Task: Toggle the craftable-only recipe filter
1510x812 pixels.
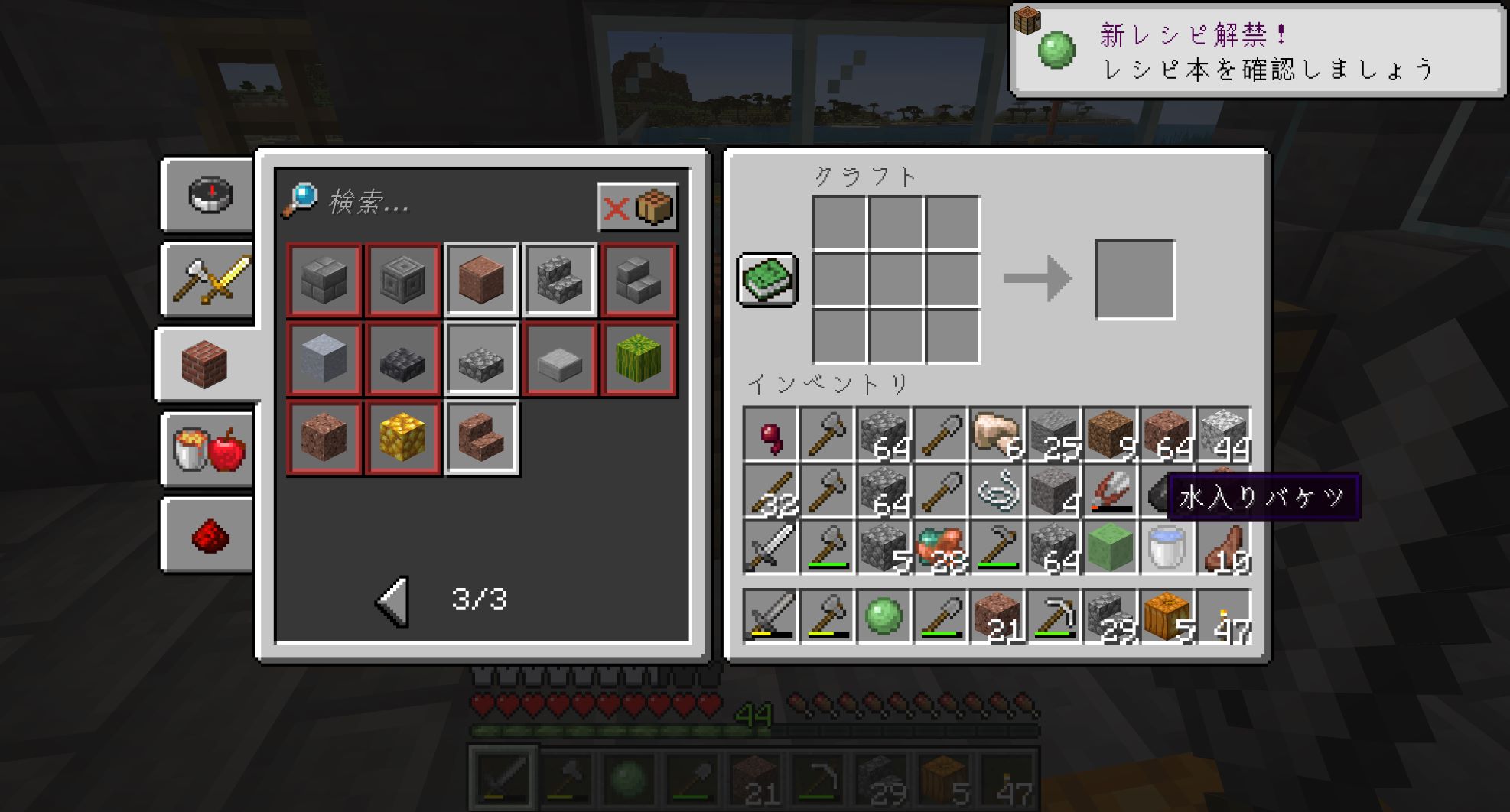Action: click(637, 207)
